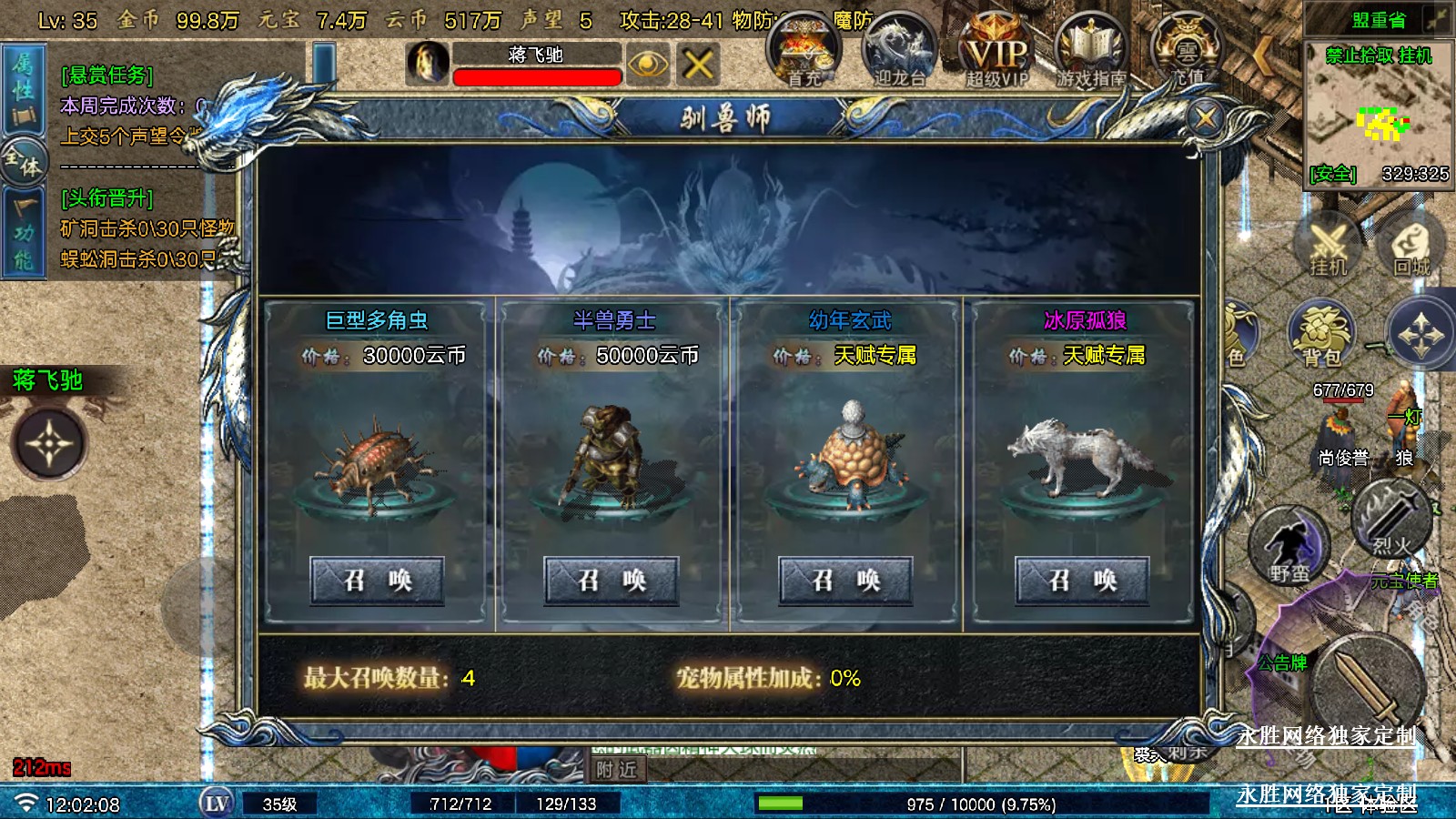Open the 迎龙台 dragon icon

pos(899,52)
